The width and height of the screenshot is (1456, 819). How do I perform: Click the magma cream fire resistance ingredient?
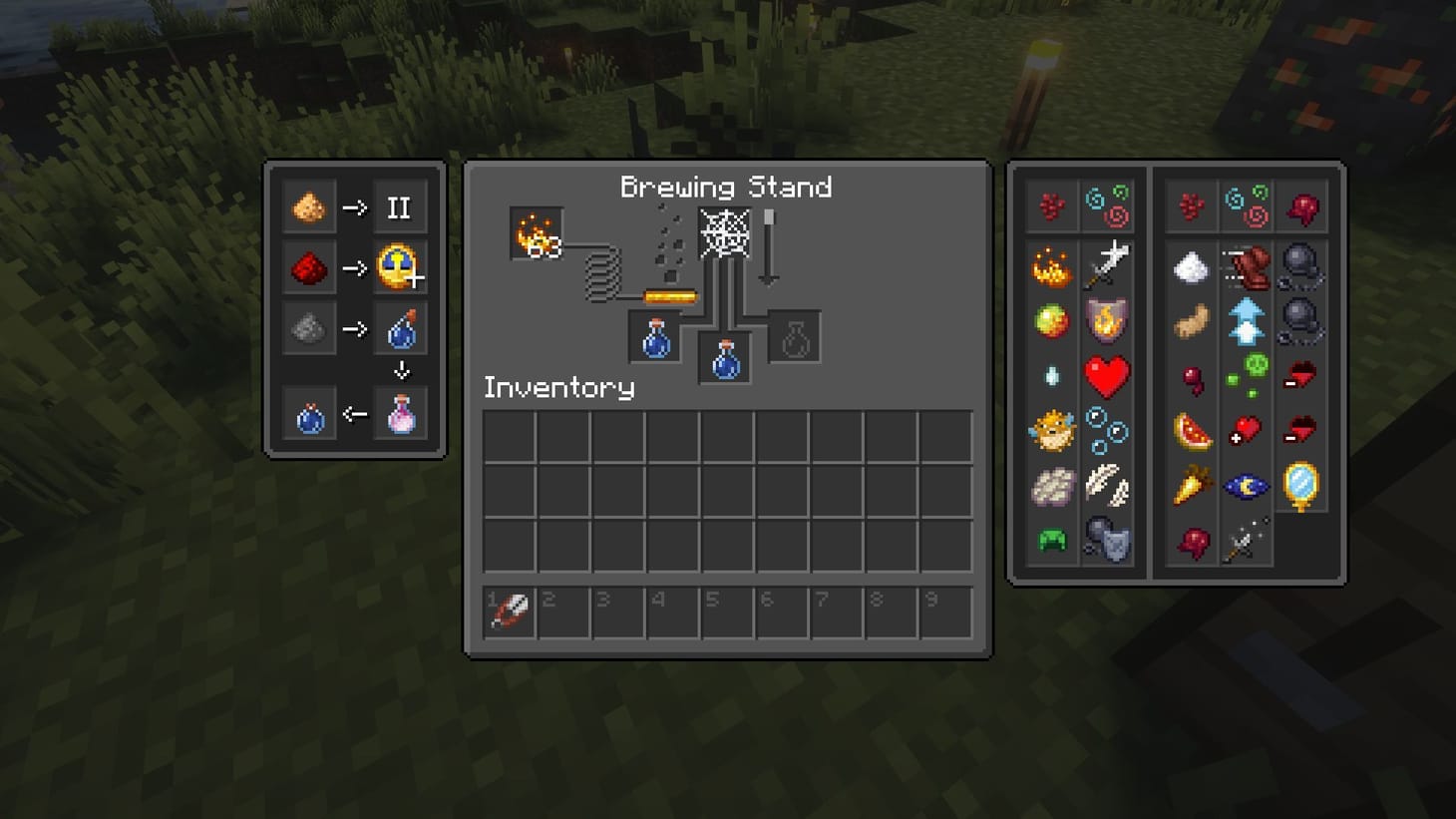[1050, 320]
